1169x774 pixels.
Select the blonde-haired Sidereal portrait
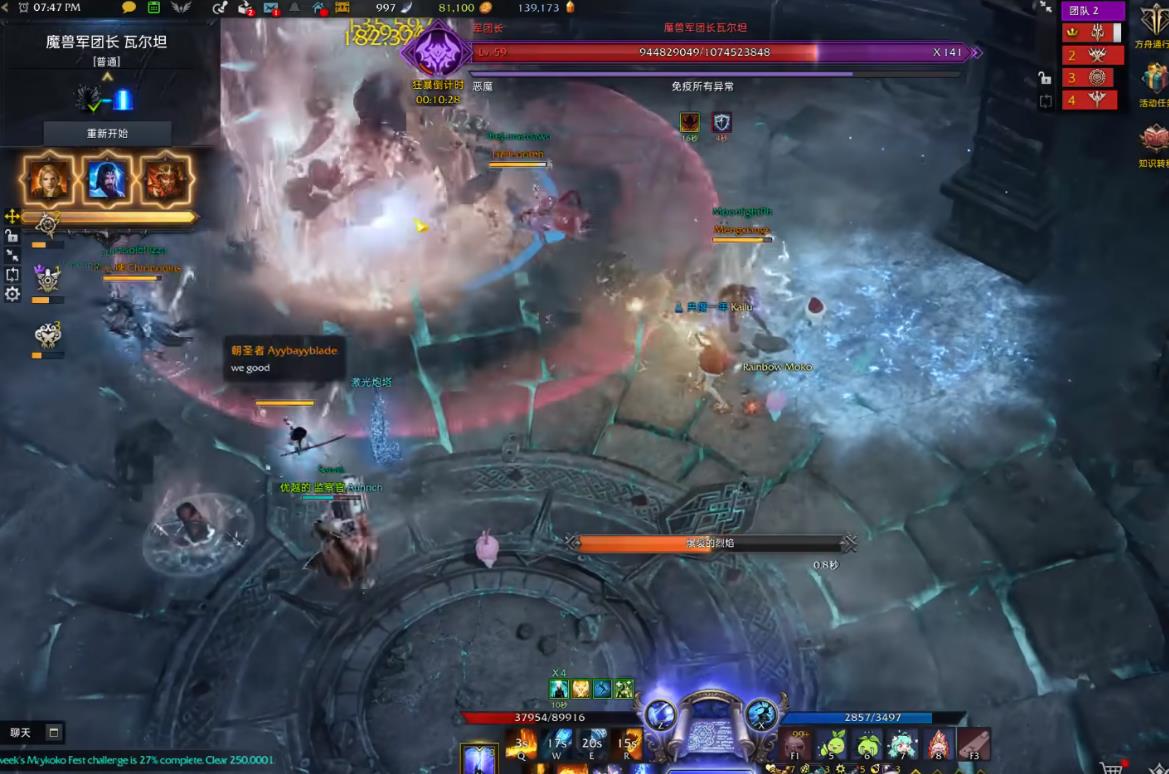coord(49,180)
